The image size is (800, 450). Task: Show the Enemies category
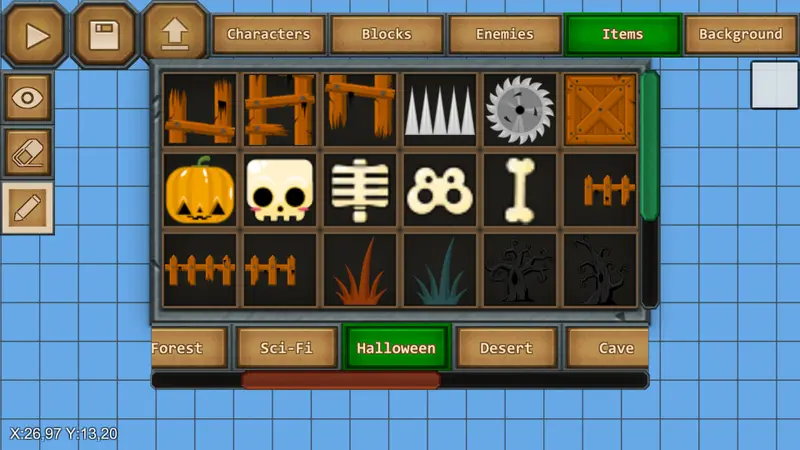504,35
